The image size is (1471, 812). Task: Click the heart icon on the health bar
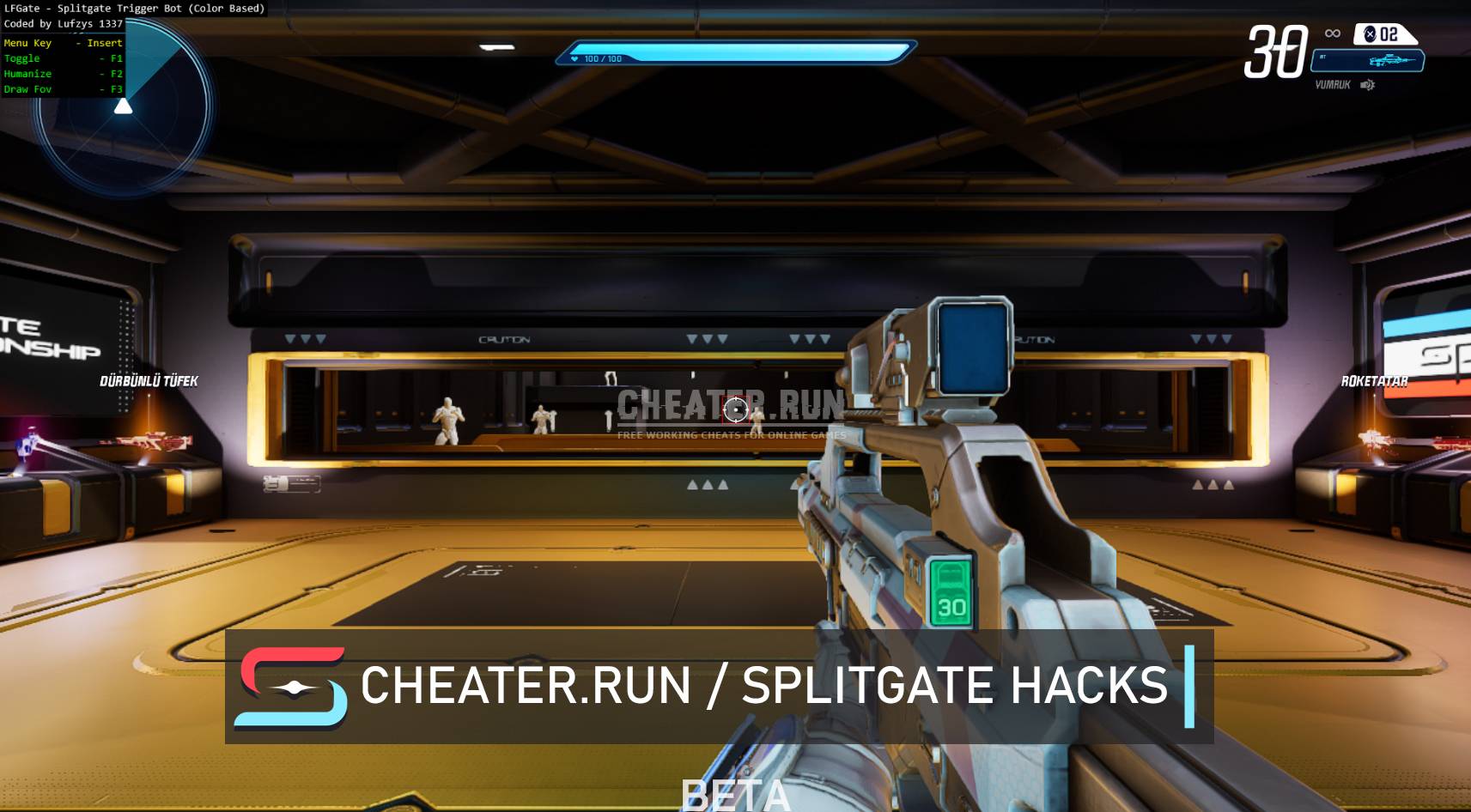coord(574,58)
